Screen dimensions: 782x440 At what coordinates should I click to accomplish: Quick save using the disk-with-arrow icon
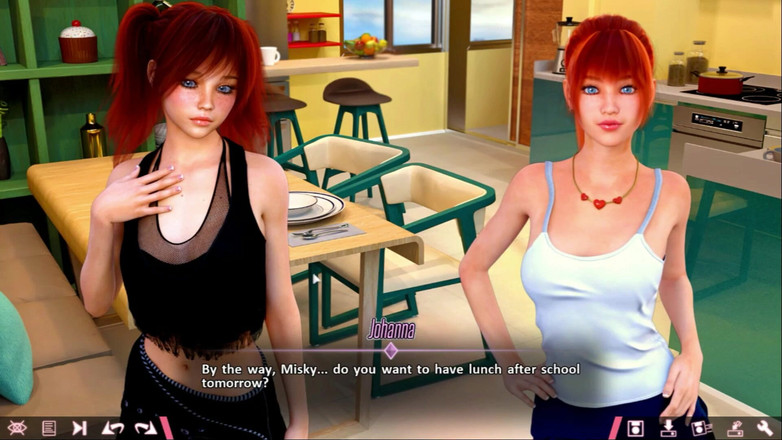tap(699, 428)
